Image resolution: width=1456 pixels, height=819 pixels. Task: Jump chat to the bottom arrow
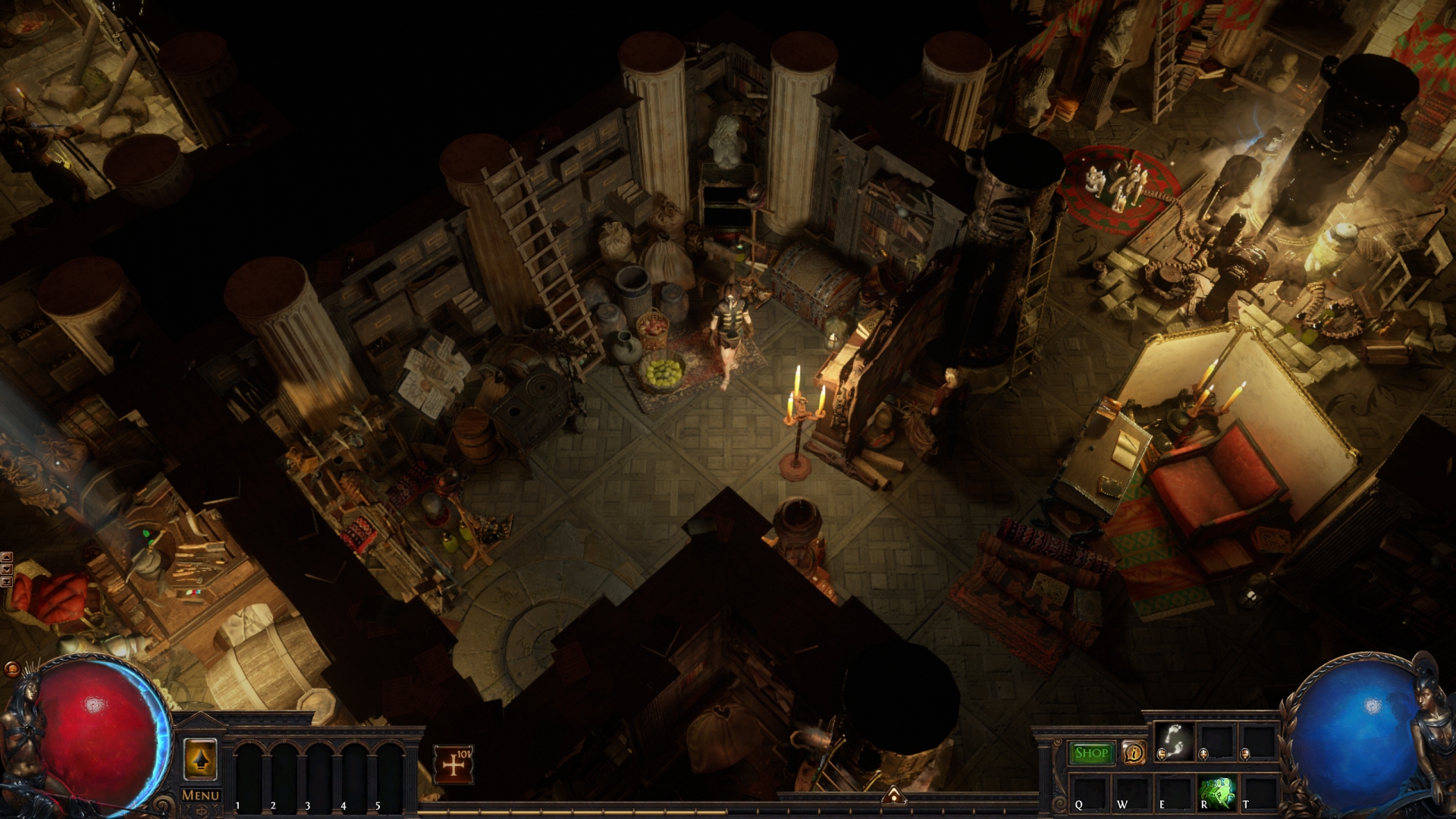[x=6, y=582]
